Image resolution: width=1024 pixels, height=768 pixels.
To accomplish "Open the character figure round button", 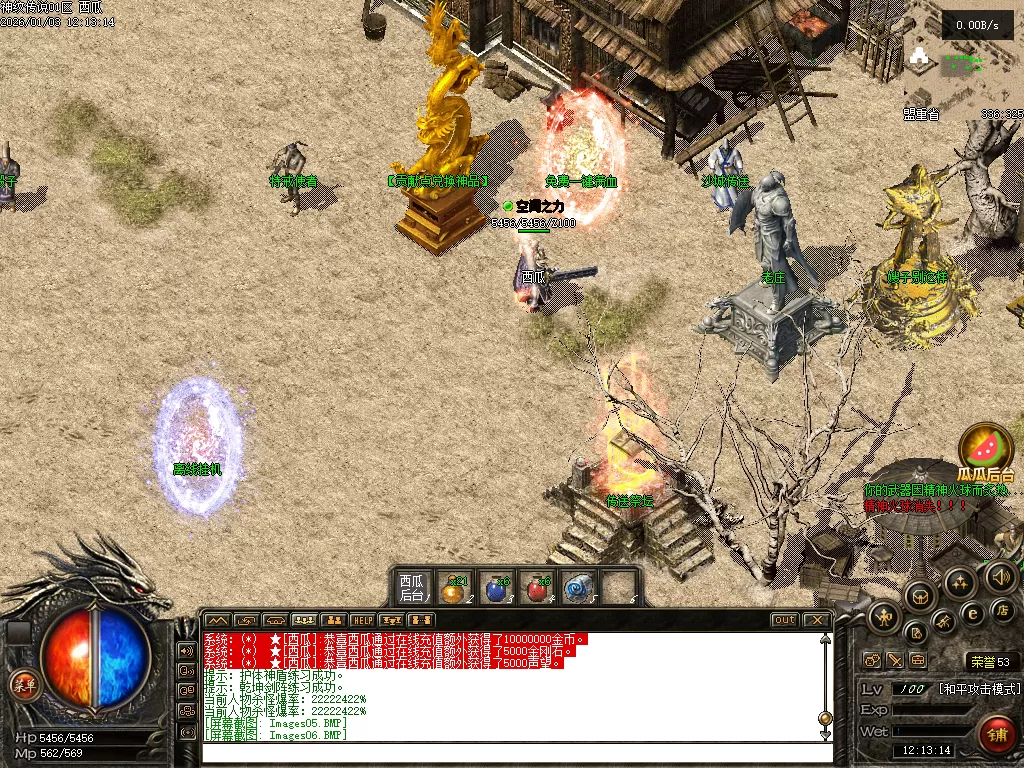I will pyautogui.click(x=885, y=617).
